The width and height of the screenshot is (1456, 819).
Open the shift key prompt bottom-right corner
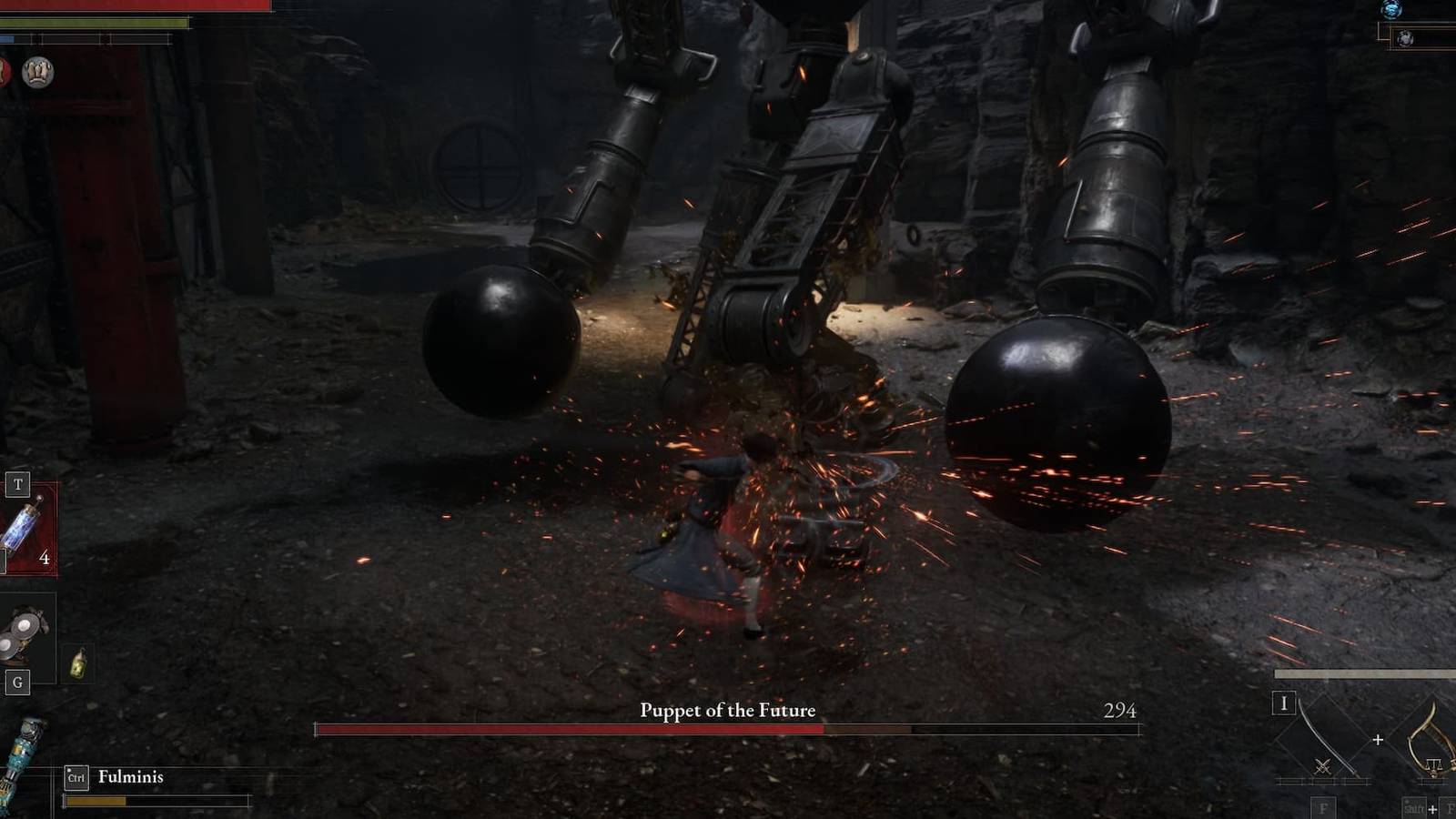(1412, 807)
